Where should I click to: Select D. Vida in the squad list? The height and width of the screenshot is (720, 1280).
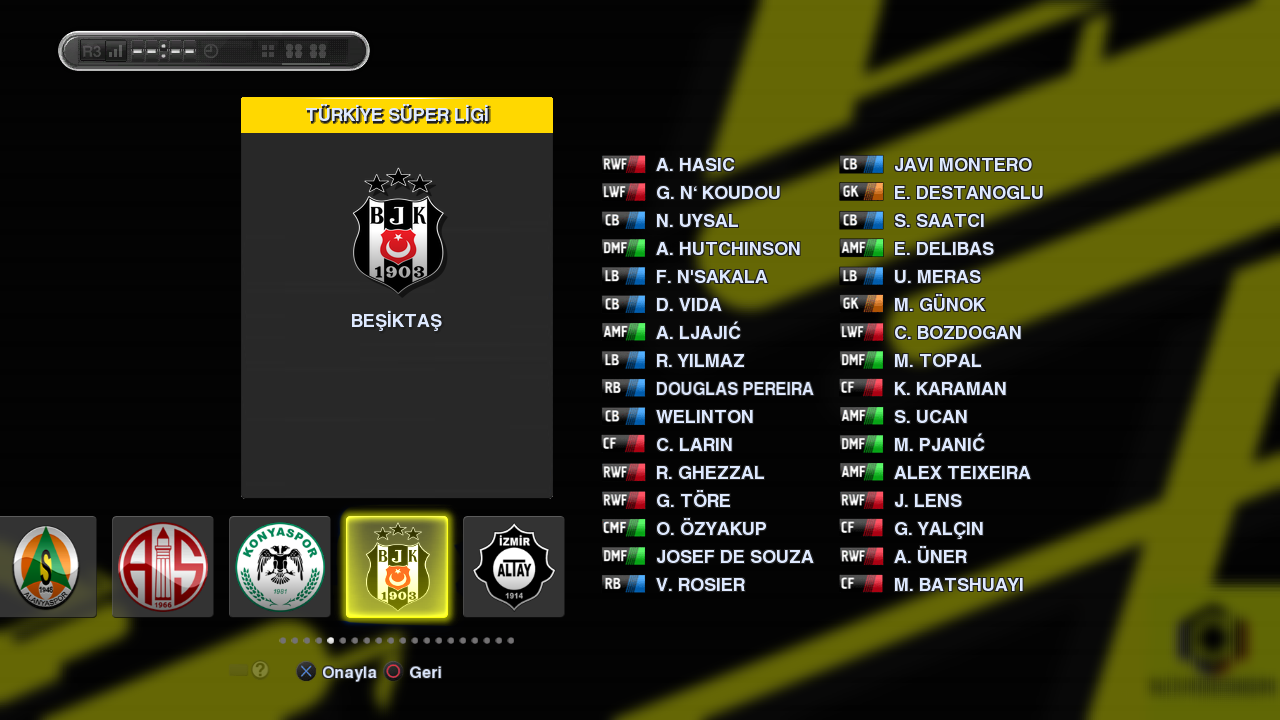point(688,305)
